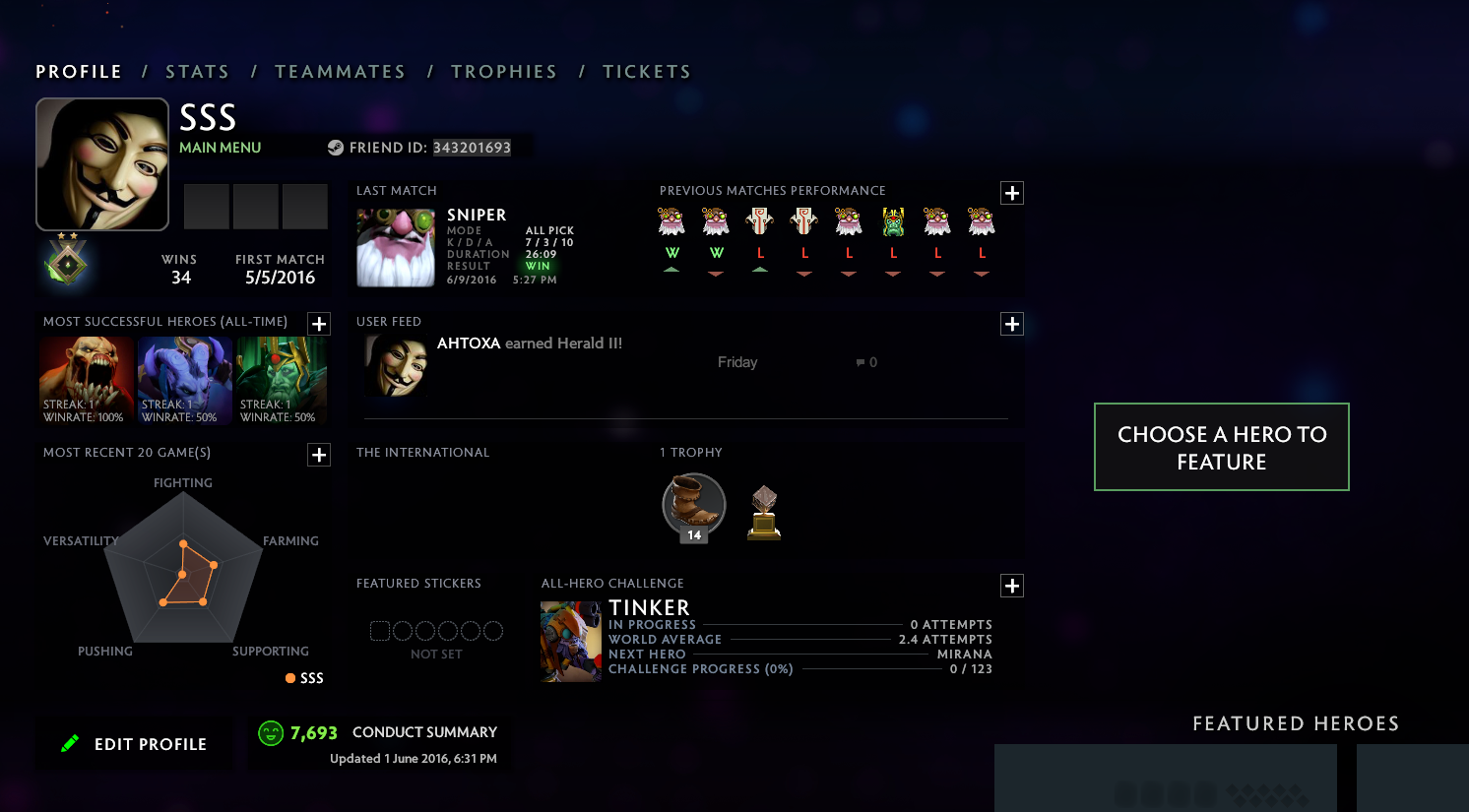Open the Wraith King successful hero portrait

click(x=283, y=379)
